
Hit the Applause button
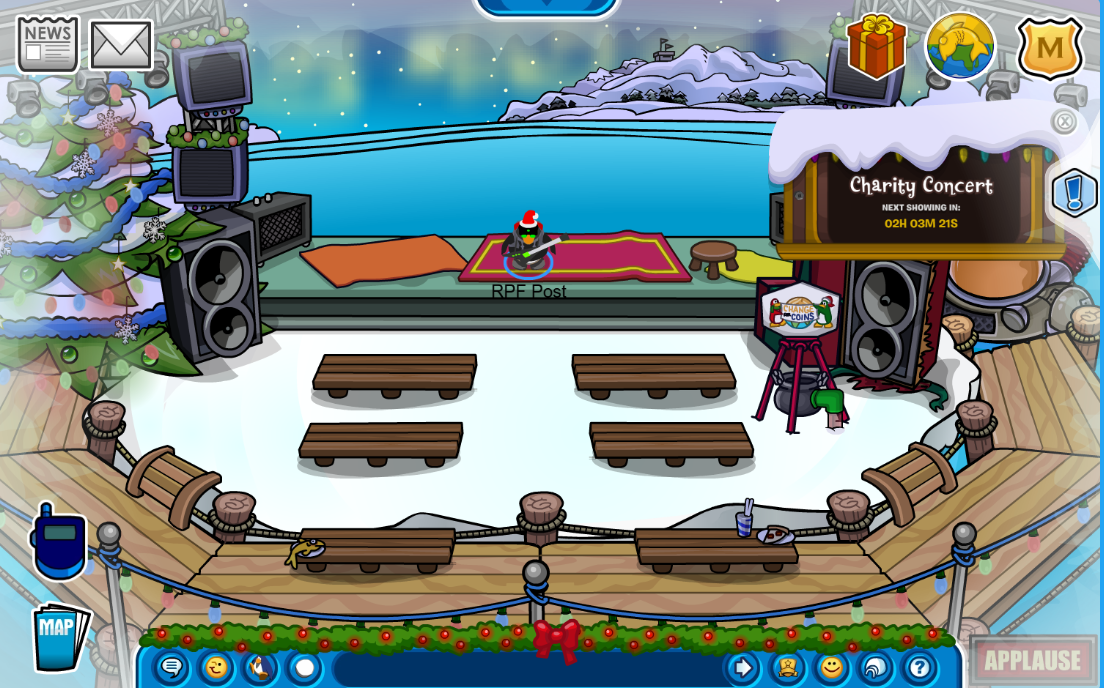pos(1032,660)
